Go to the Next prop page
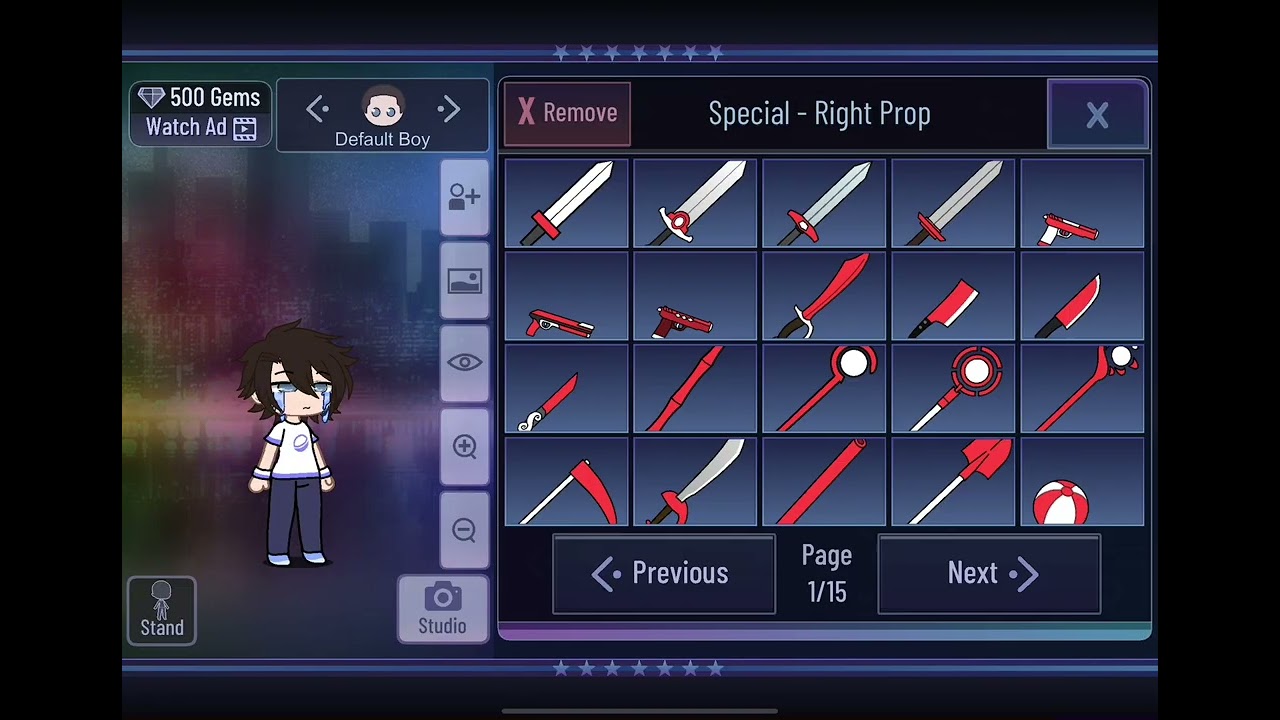 pyautogui.click(x=989, y=573)
